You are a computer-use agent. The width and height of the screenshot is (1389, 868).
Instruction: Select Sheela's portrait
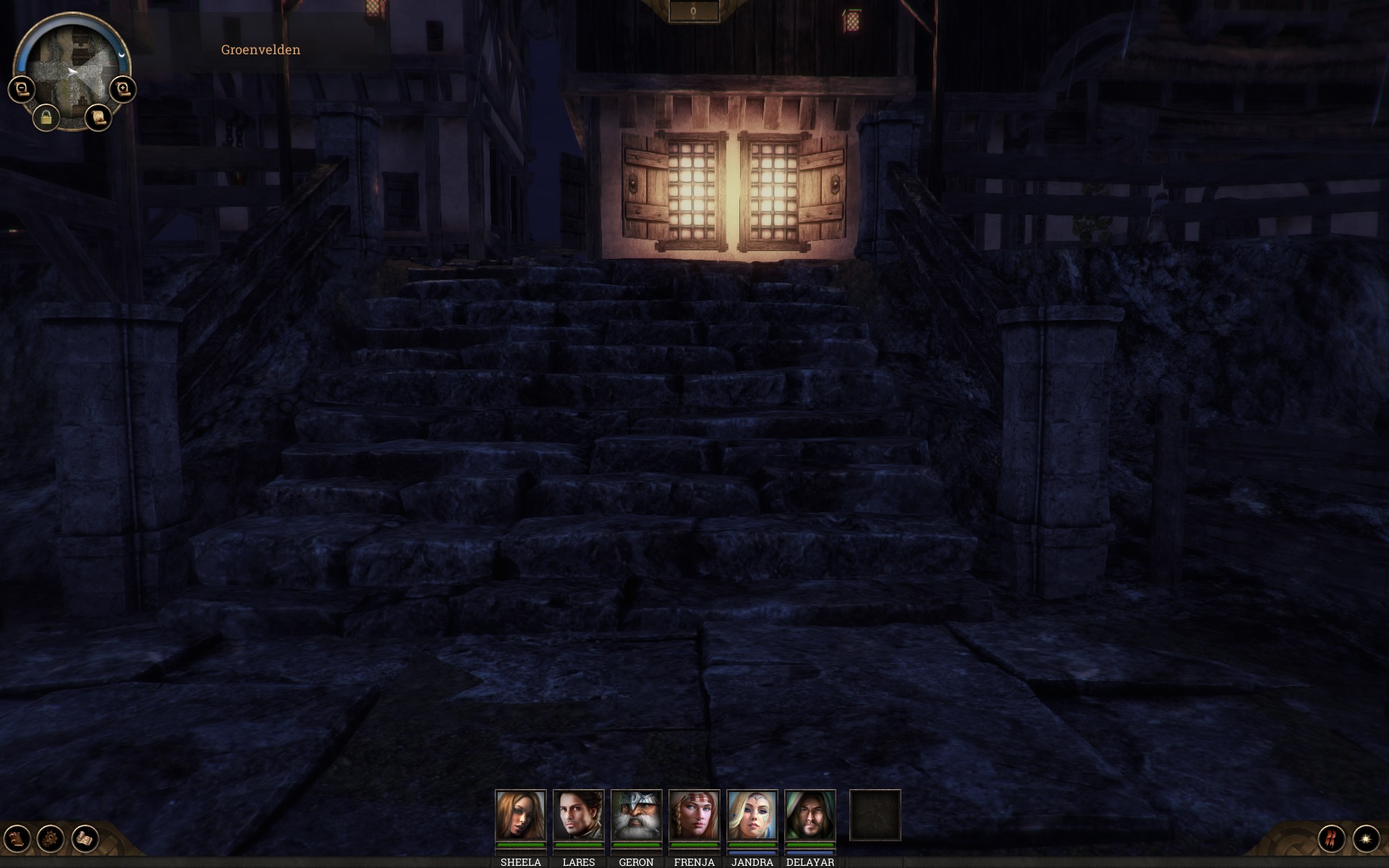pyautogui.click(x=520, y=814)
